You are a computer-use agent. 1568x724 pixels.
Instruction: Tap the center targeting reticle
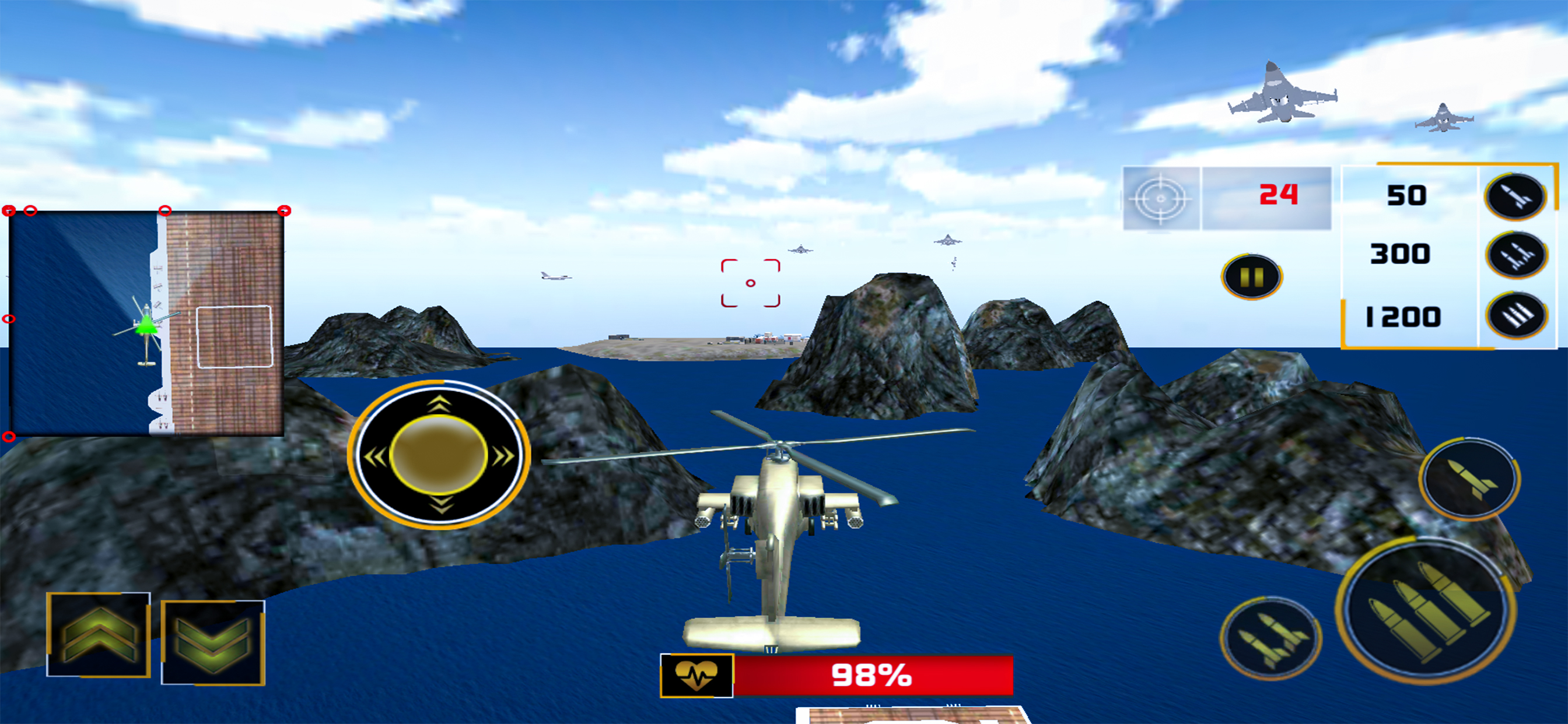tap(750, 283)
